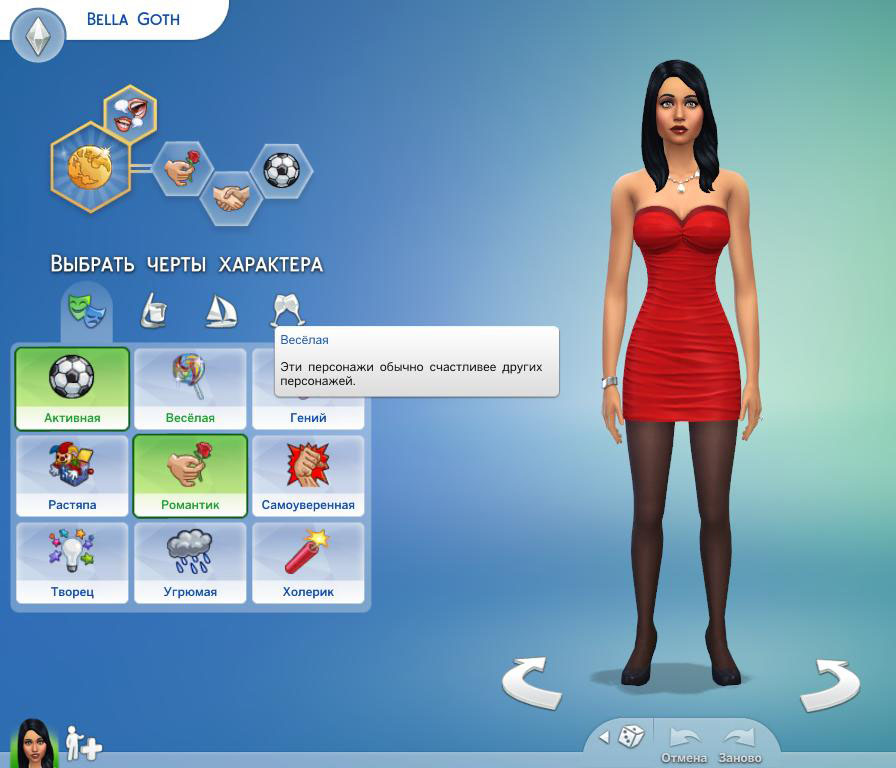Select the Творец trait tile
The height and width of the screenshot is (768, 896).
(72, 562)
